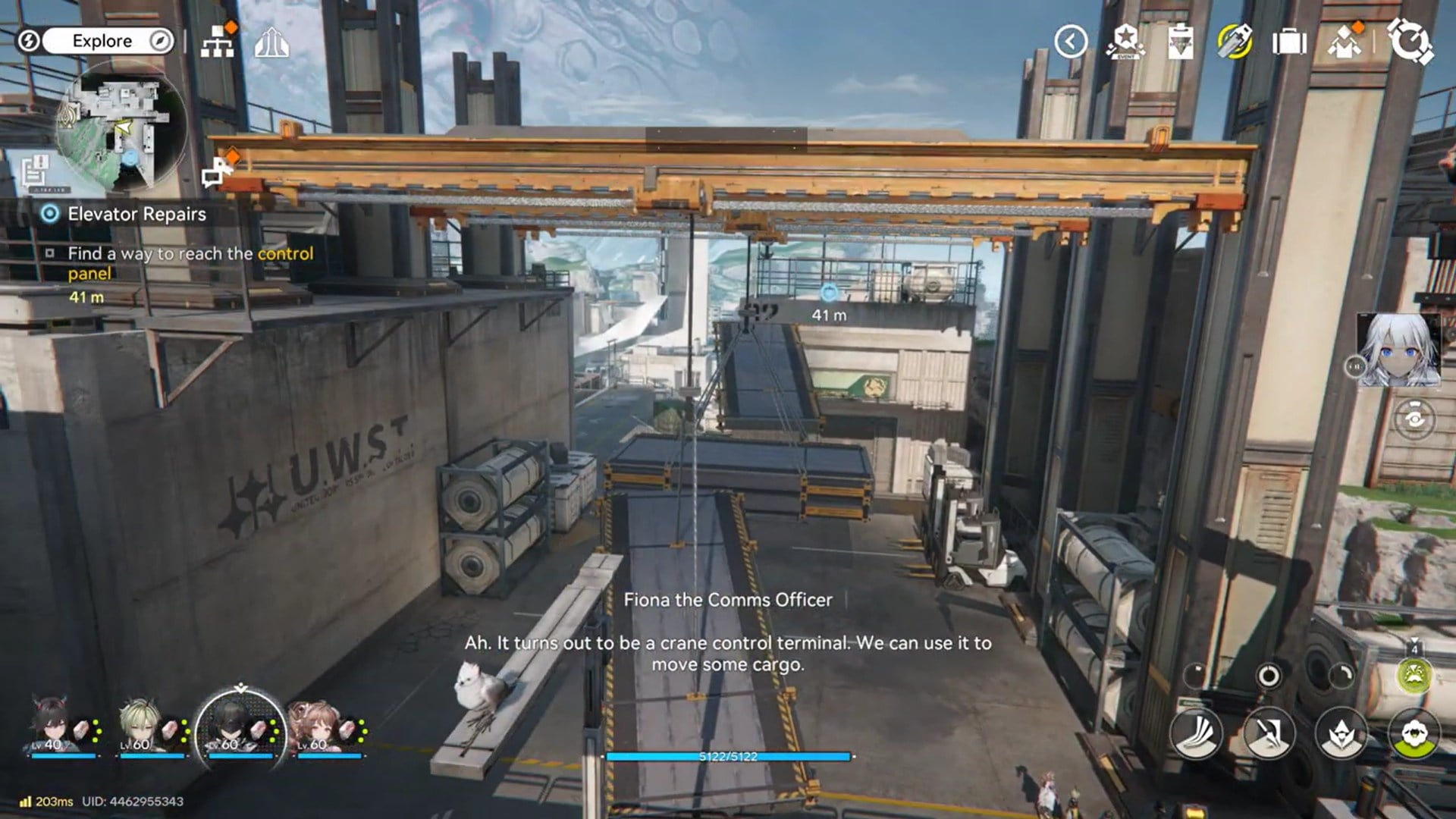Select the Elevator Repairs quest tracker
The height and width of the screenshot is (819, 1456).
tap(136, 214)
